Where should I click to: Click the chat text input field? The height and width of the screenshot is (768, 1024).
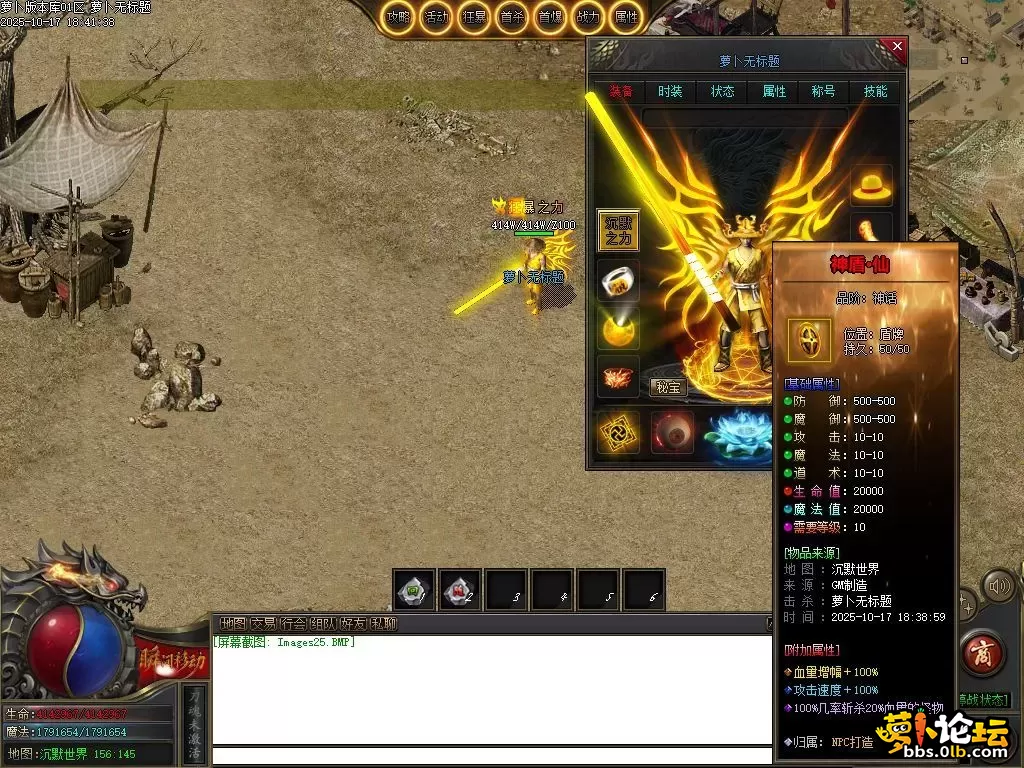coord(490,756)
